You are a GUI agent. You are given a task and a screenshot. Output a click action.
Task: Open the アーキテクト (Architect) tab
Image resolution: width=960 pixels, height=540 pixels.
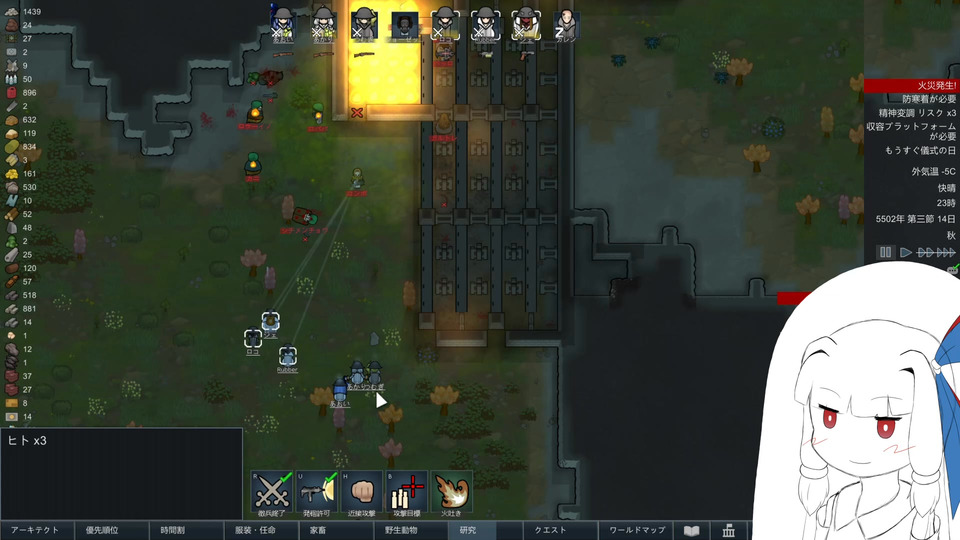35,531
